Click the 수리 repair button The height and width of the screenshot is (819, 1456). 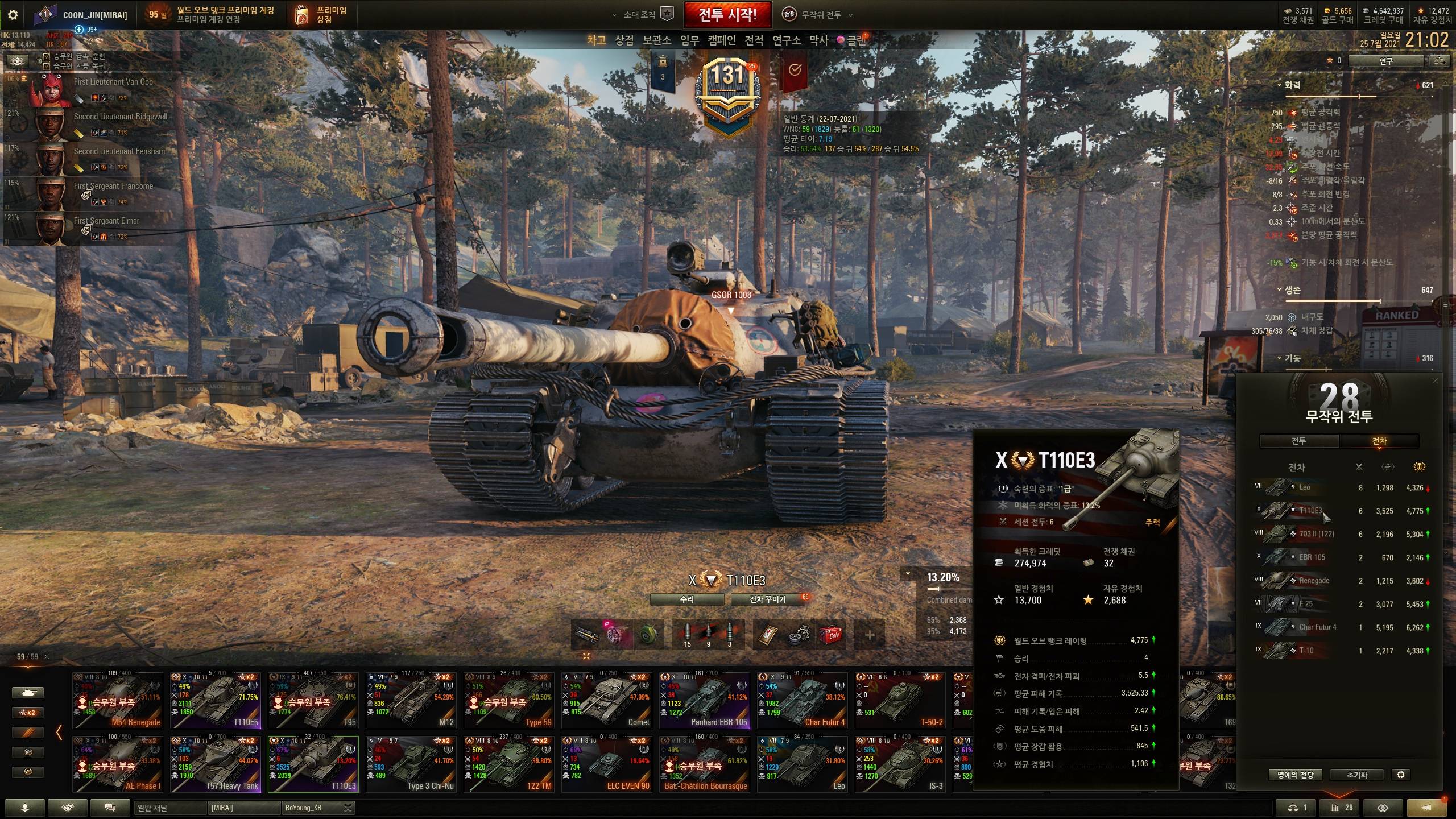686,599
